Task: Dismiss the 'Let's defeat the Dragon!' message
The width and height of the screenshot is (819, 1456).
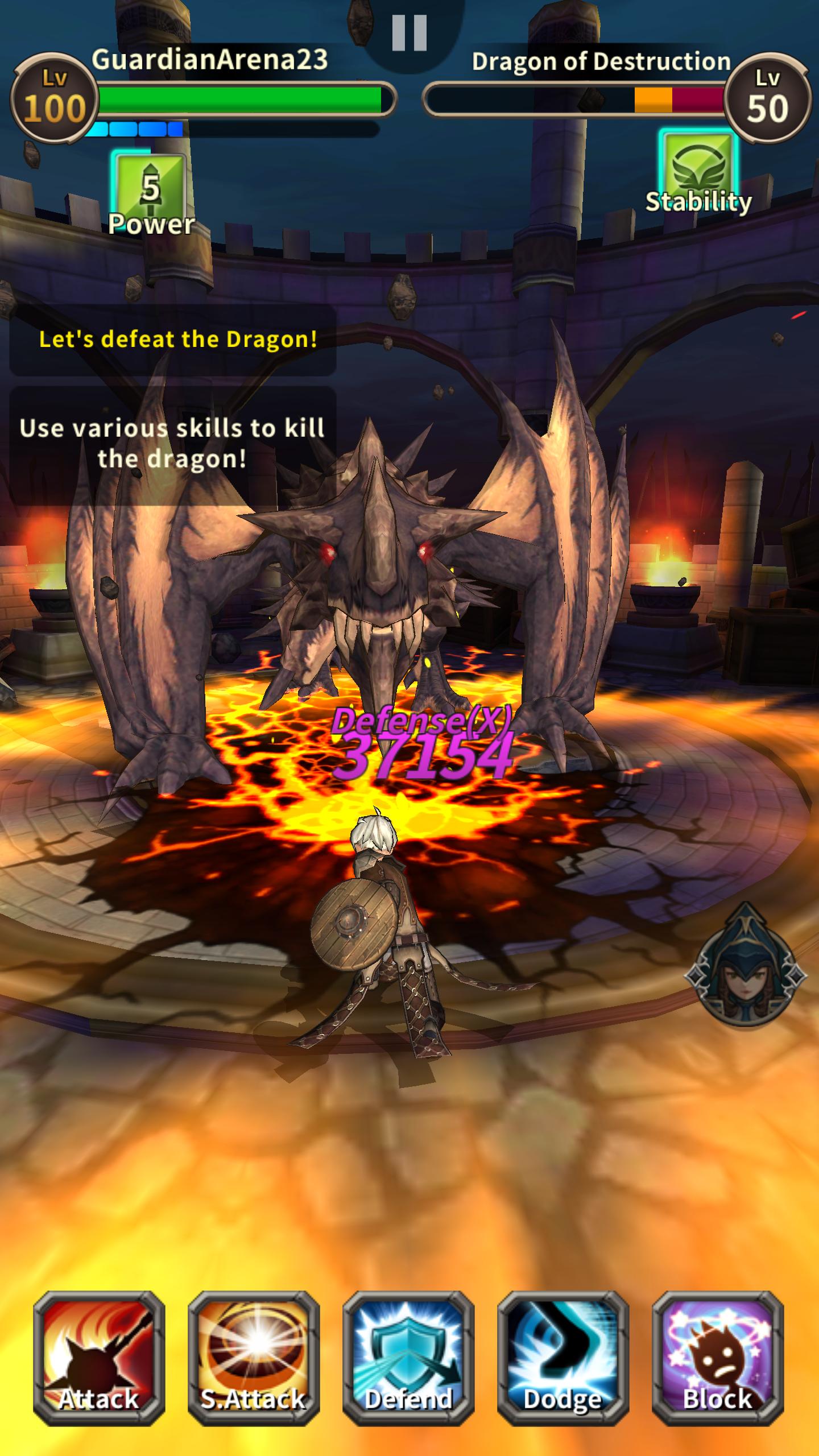Action: (x=179, y=340)
